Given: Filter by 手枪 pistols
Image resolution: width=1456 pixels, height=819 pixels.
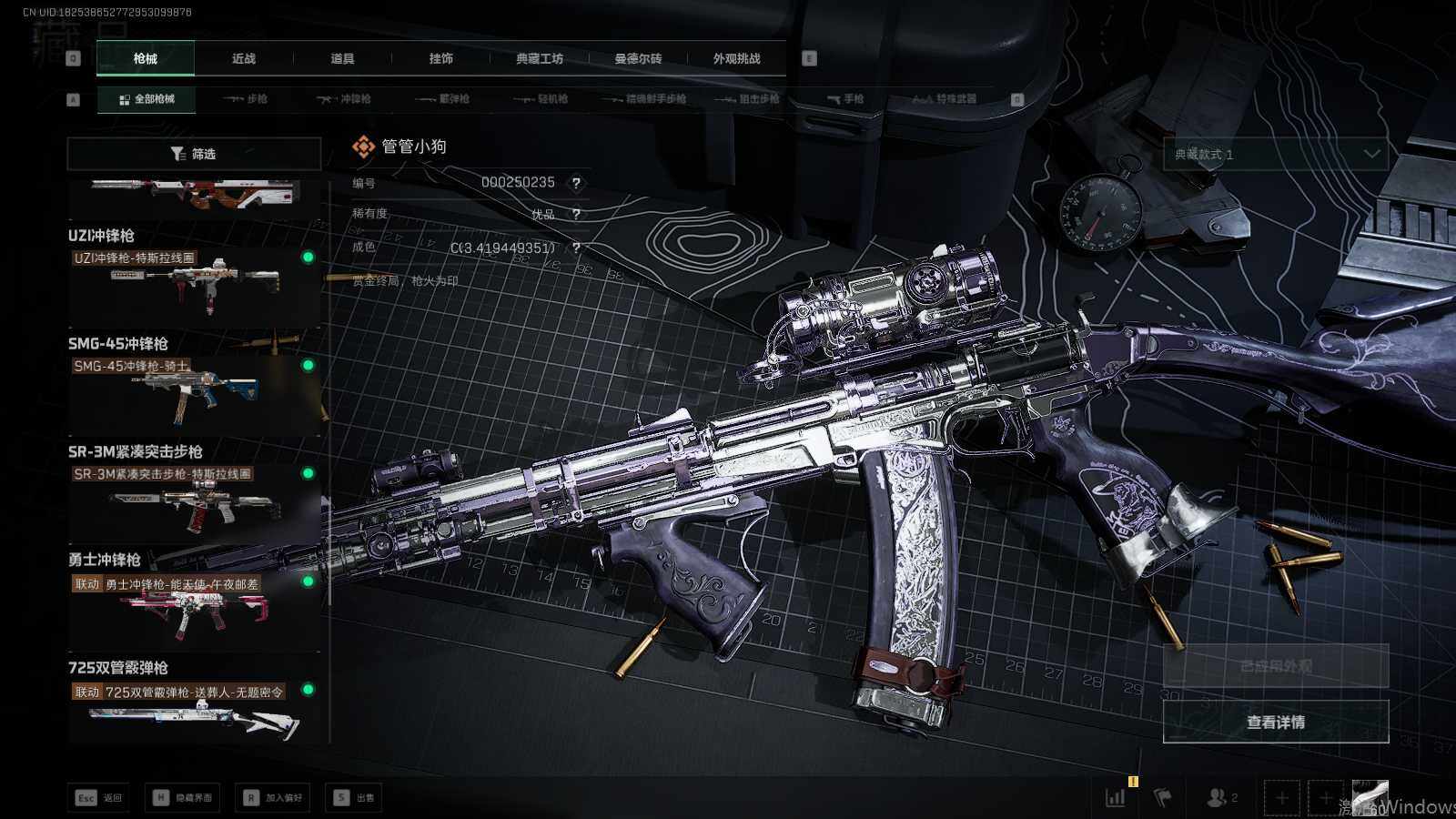Looking at the screenshot, I should coord(845,99).
